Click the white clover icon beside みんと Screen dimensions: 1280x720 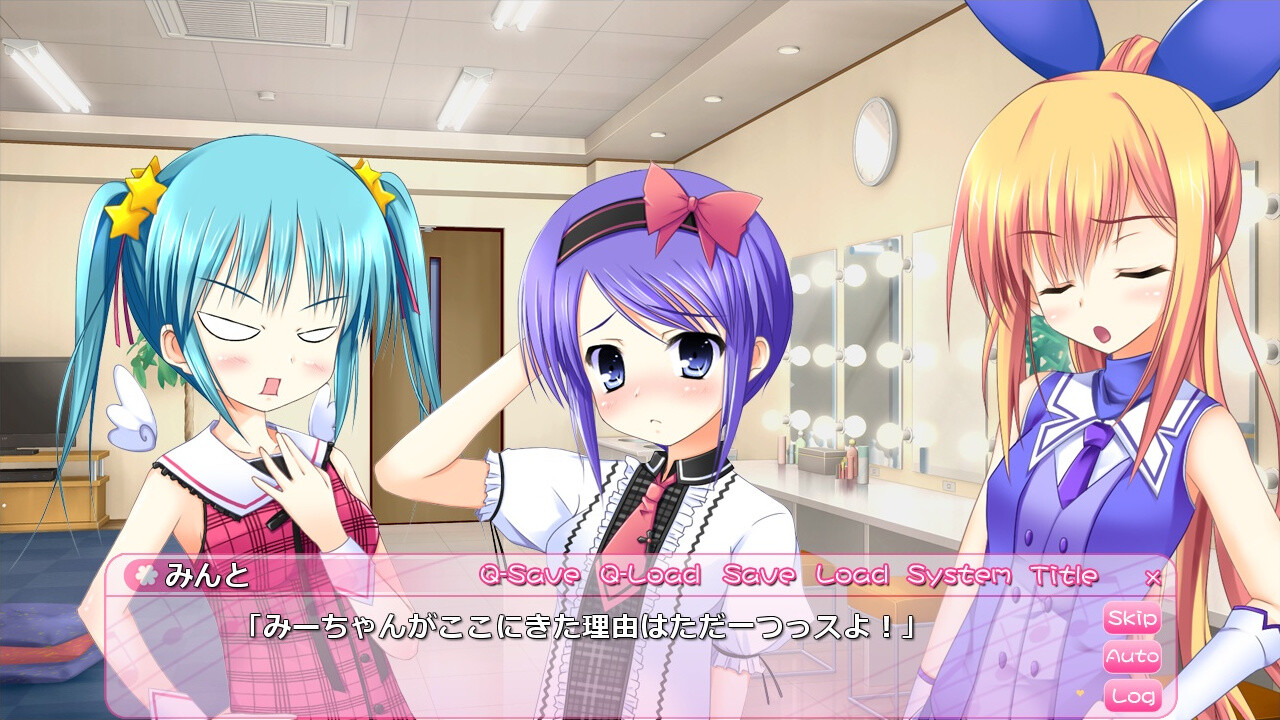coord(148,576)
